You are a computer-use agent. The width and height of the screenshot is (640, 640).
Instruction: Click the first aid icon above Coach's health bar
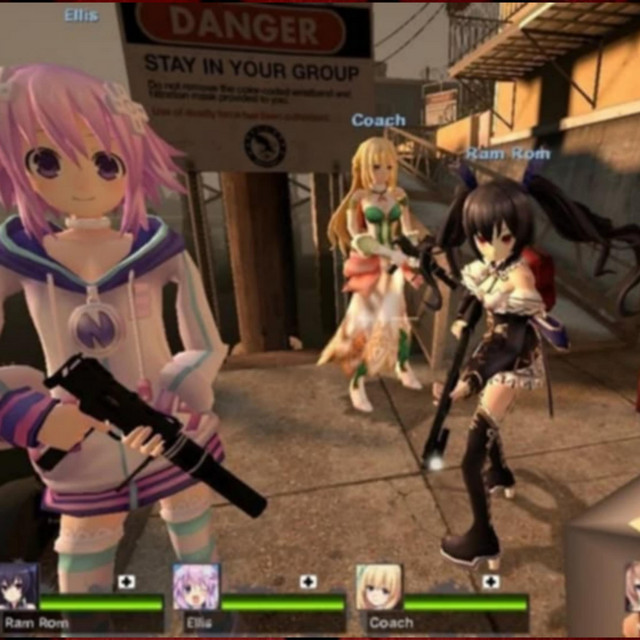[x=491, y=582]
